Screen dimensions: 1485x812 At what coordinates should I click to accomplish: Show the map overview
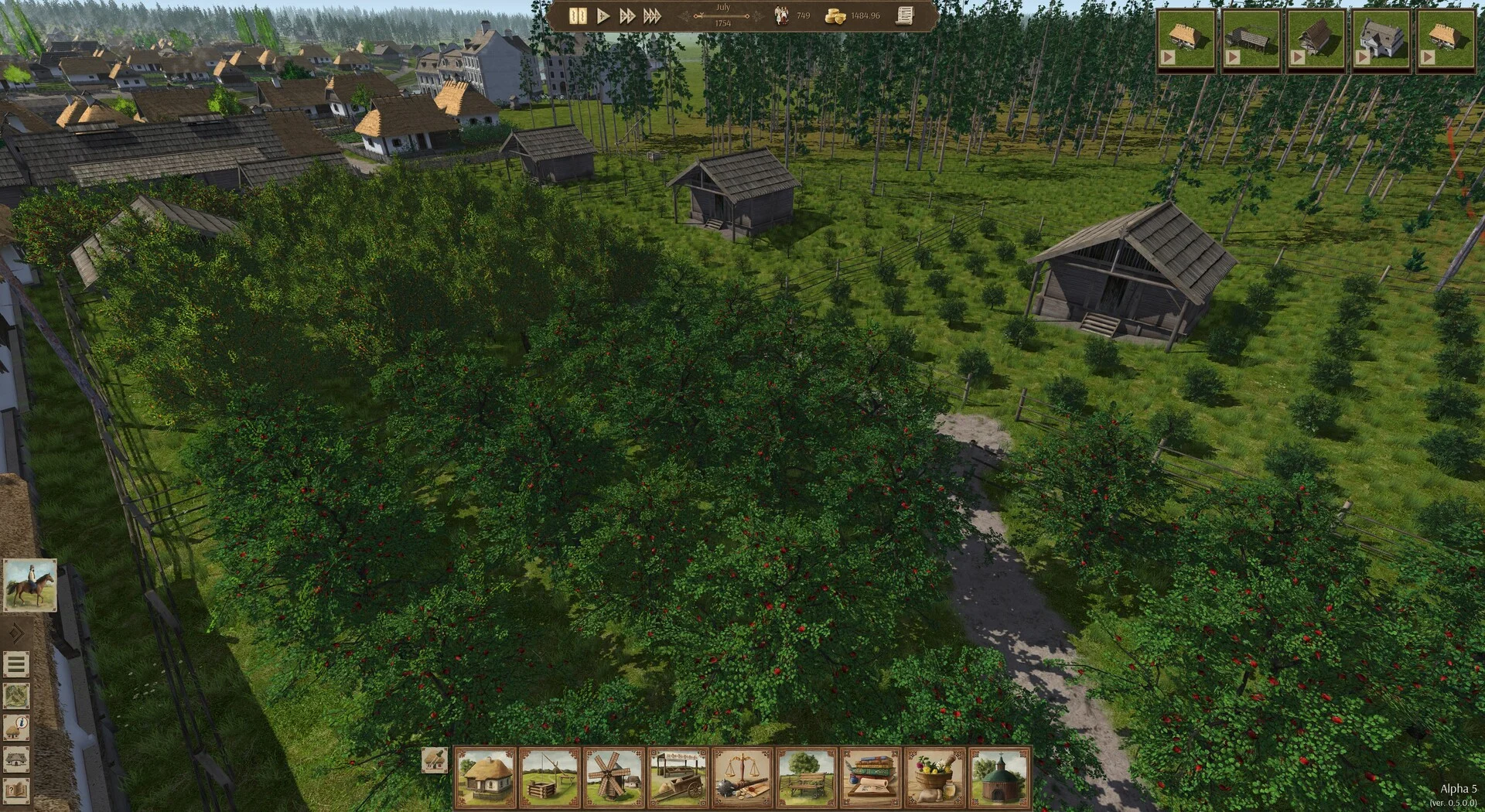16,696
